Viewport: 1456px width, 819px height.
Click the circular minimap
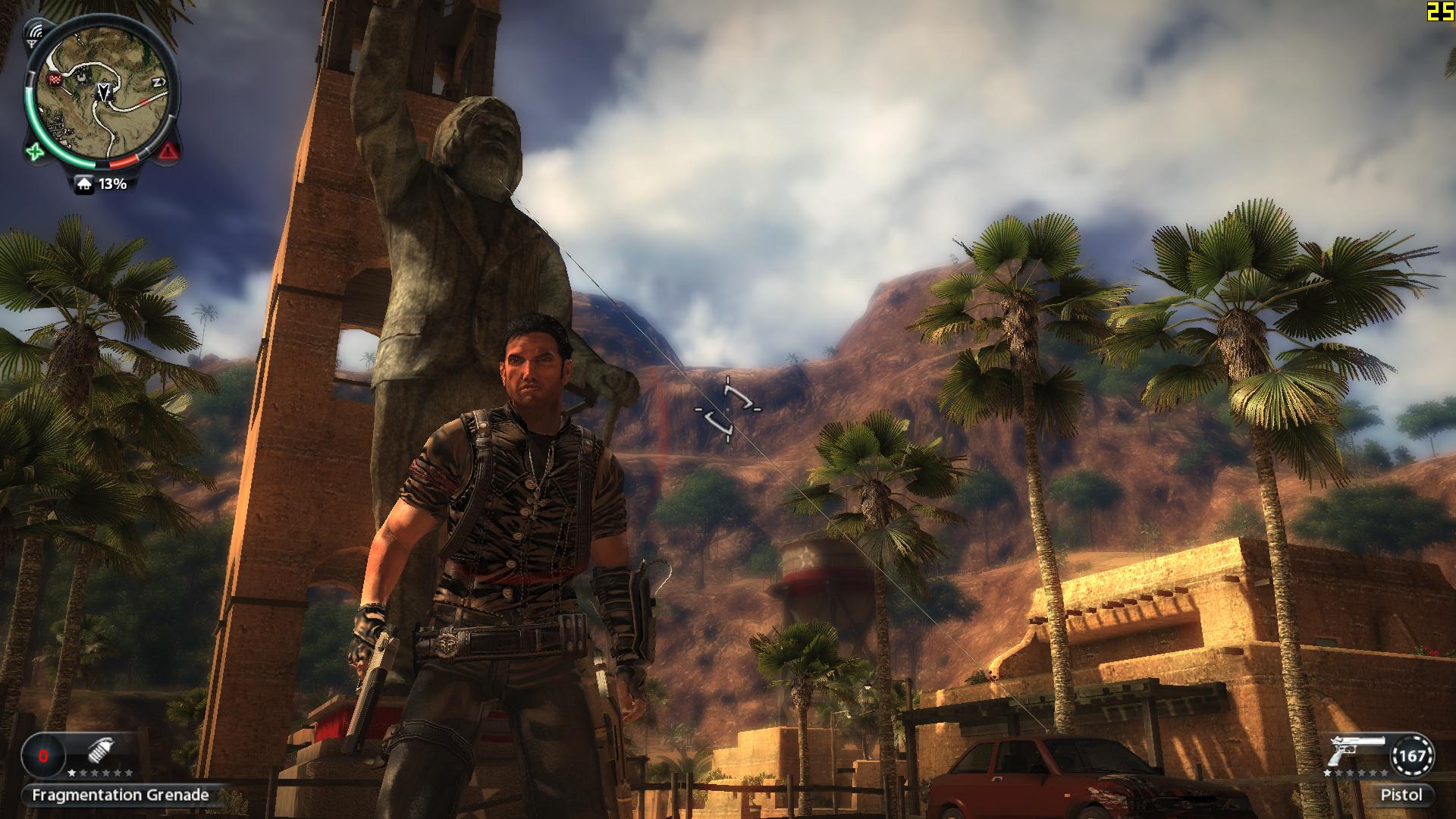pyautogui.click(x=102, y=95)
